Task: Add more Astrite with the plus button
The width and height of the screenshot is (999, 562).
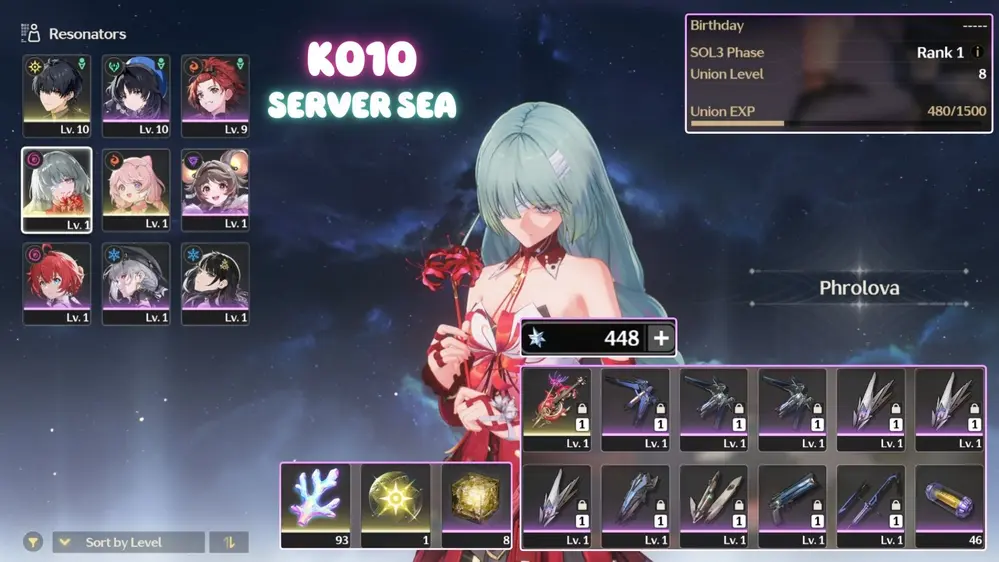Action: (x=661, y=338)
